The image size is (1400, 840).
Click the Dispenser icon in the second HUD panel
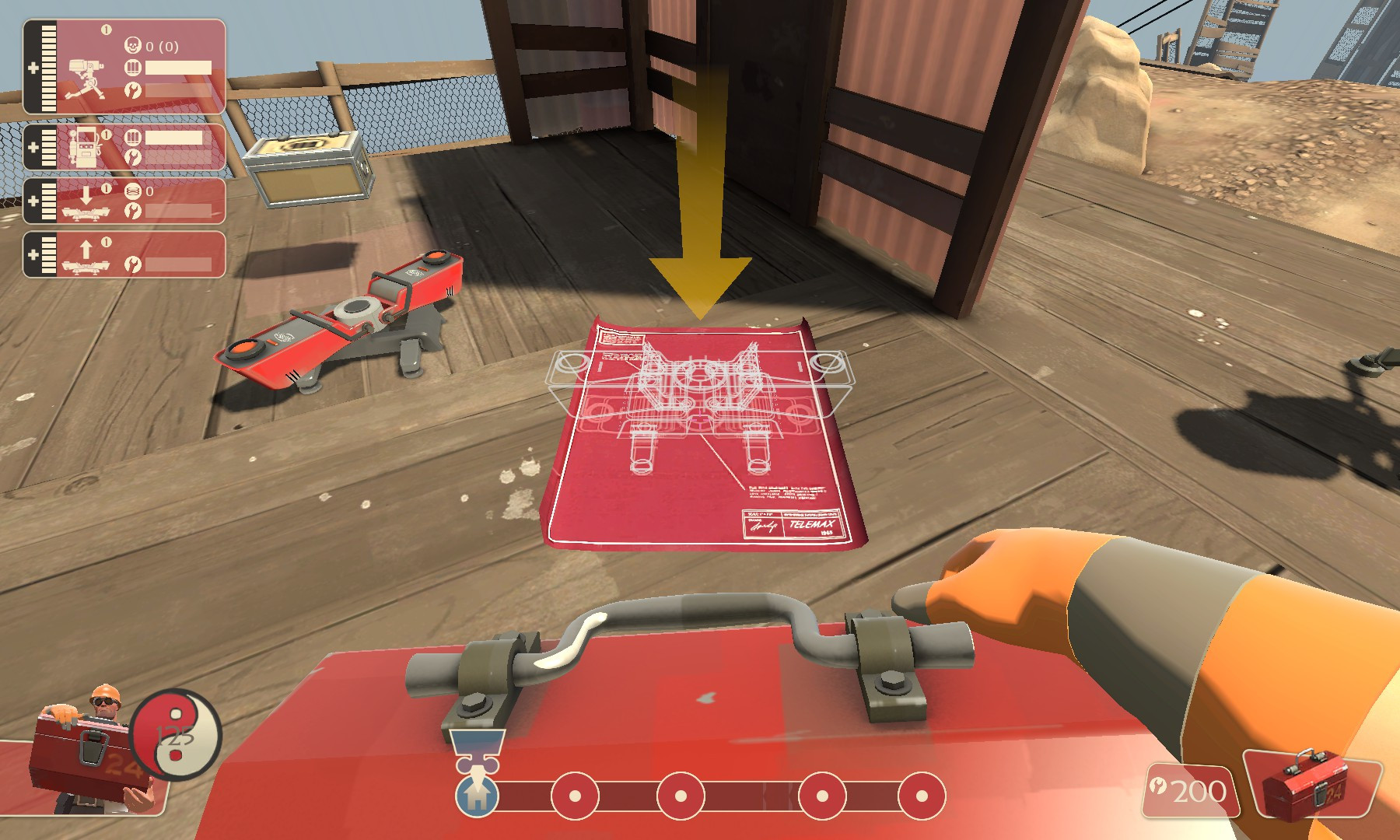[x=85, y=148]
